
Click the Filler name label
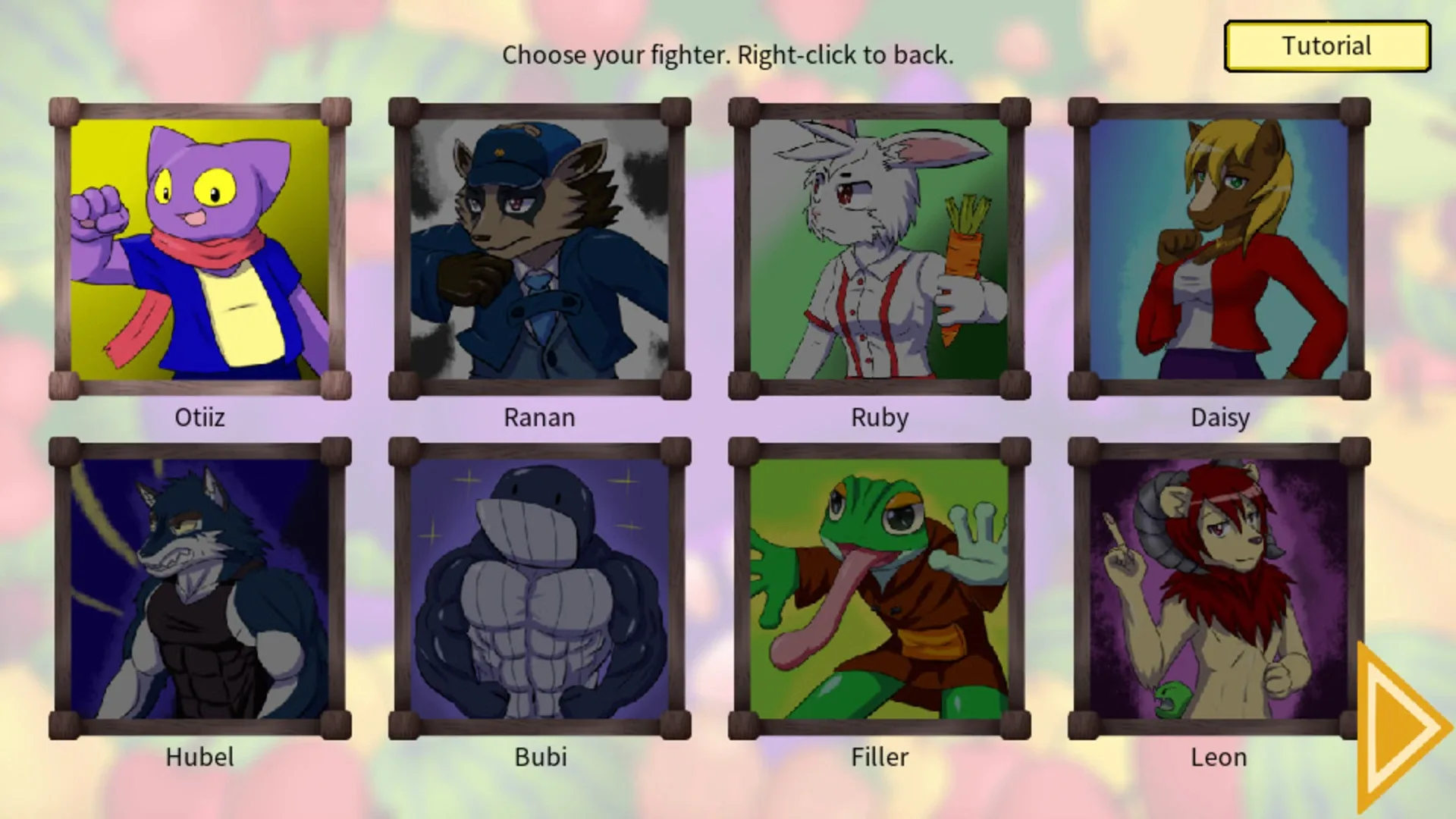point(878,756)
